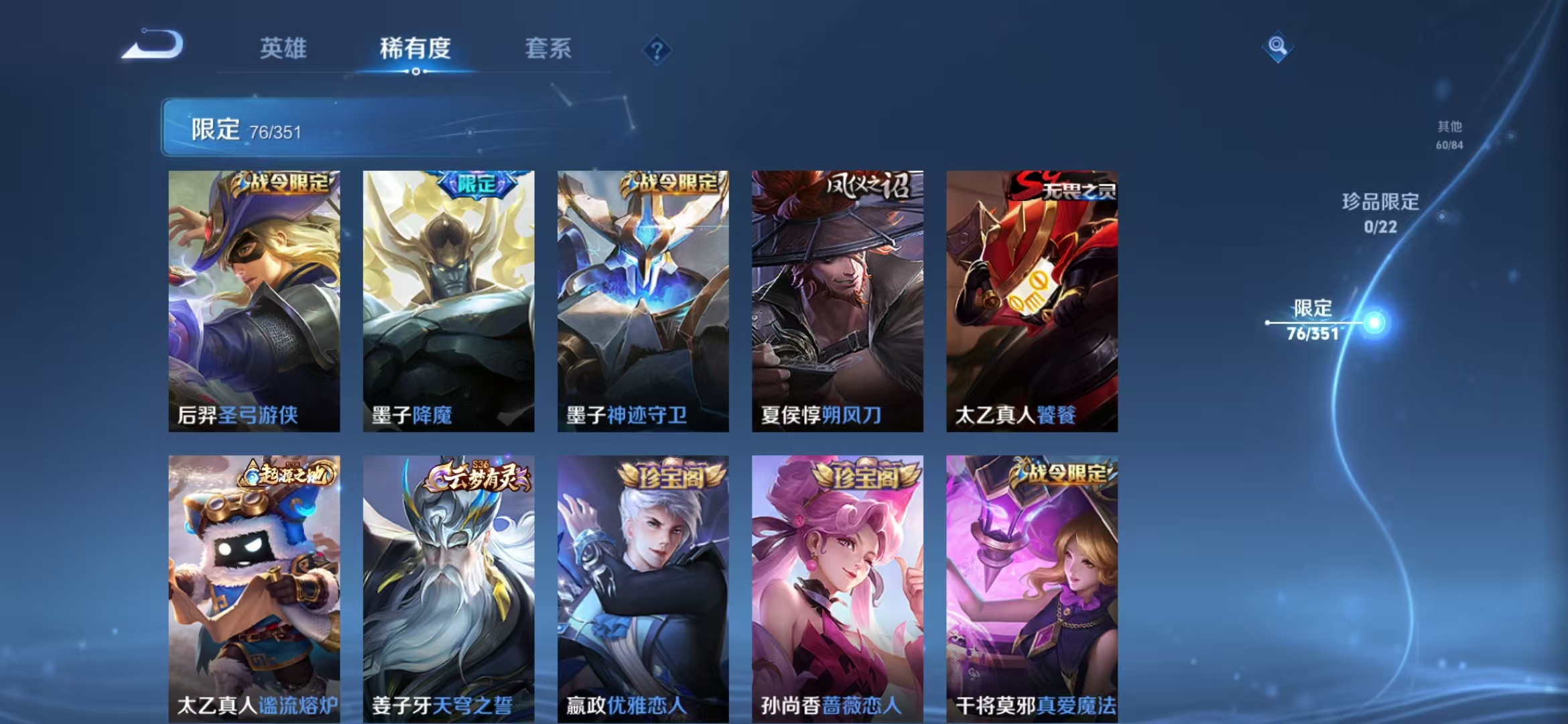Screen dimensions: 1568x724
Task: Open search using the magnifier icon
Action: coord(1277,47)
